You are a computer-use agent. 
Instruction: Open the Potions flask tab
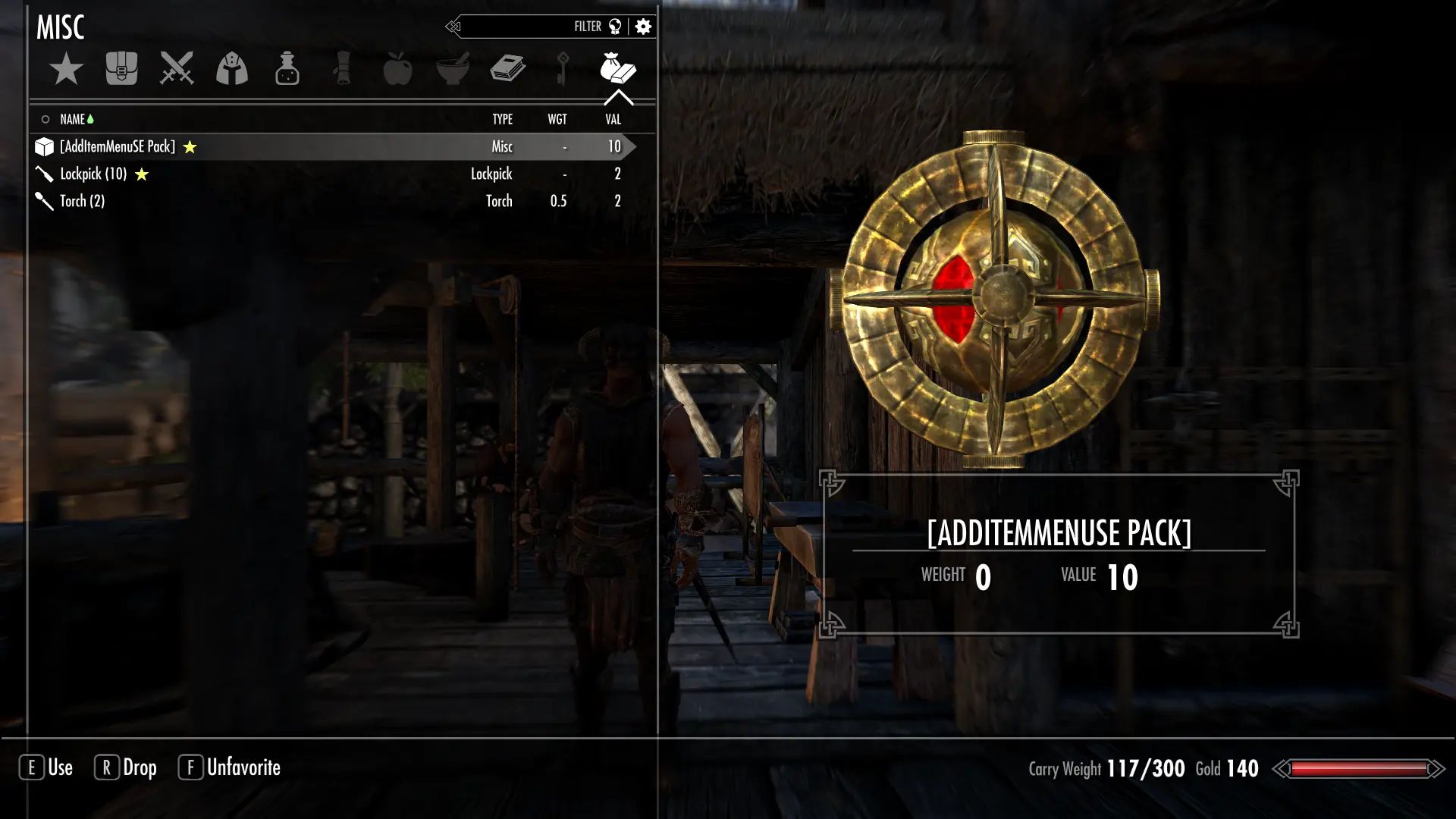point(287,69)
